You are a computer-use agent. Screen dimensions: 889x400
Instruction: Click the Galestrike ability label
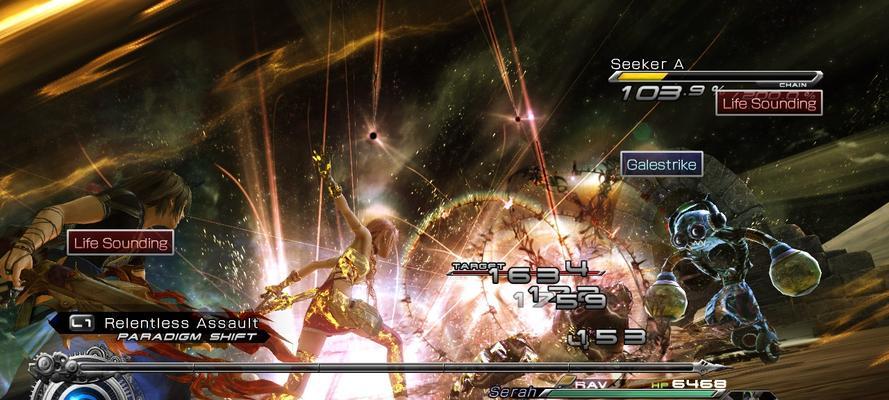(661, 163)
